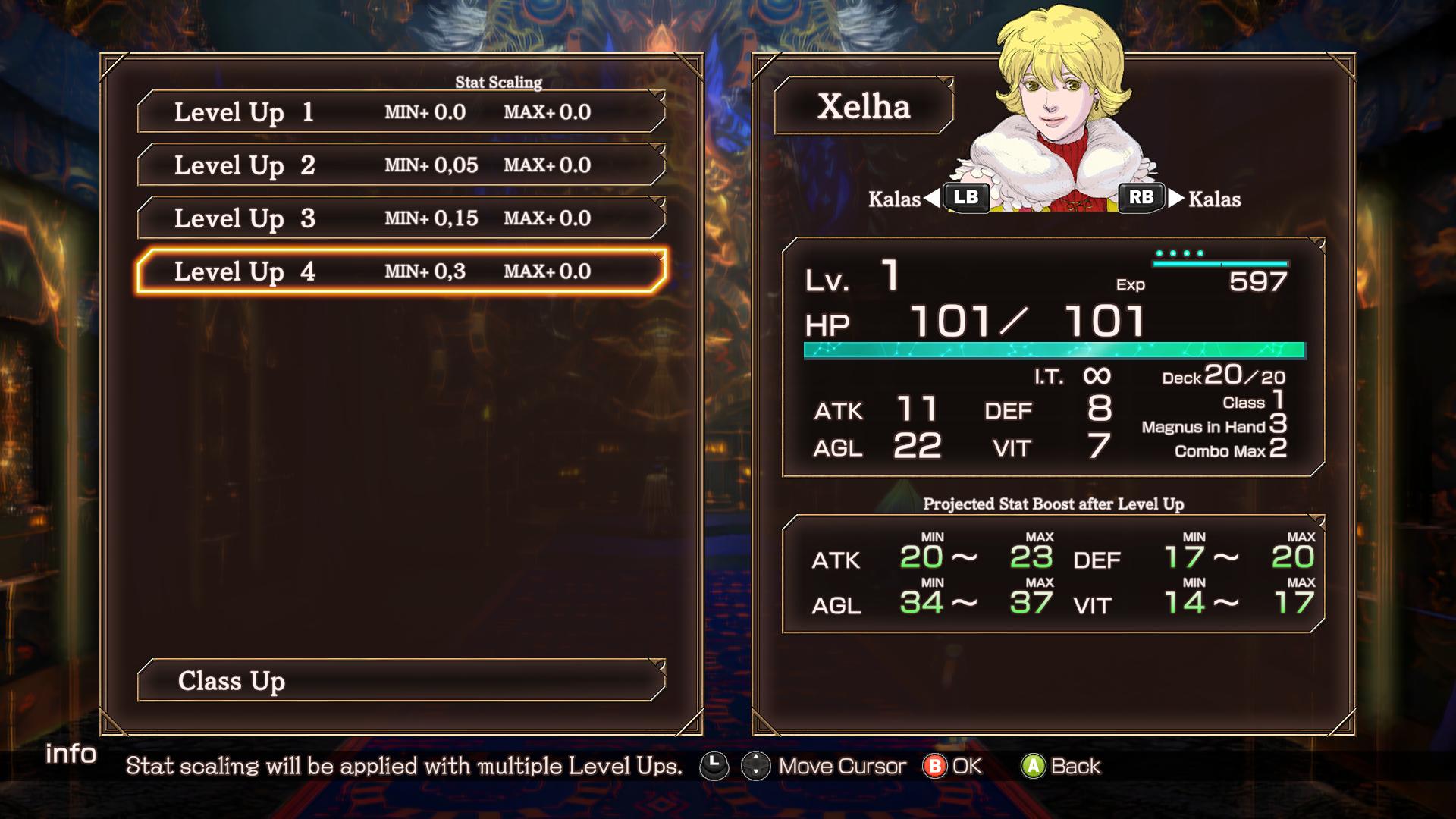Screen dimensions: 1456x819
Task: Choose Level Up 2 with MIN+ 0,05
Action: (401, 165)
